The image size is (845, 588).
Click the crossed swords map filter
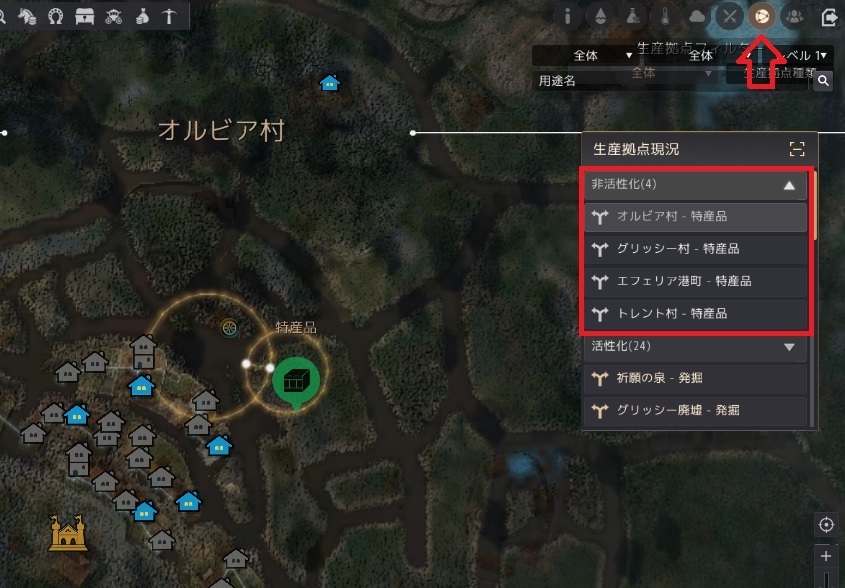[x=731, y=16]
